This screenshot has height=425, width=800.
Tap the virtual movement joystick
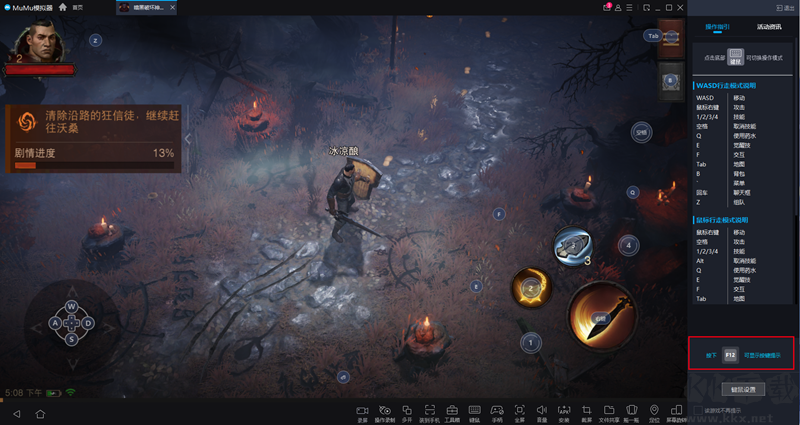71,322
